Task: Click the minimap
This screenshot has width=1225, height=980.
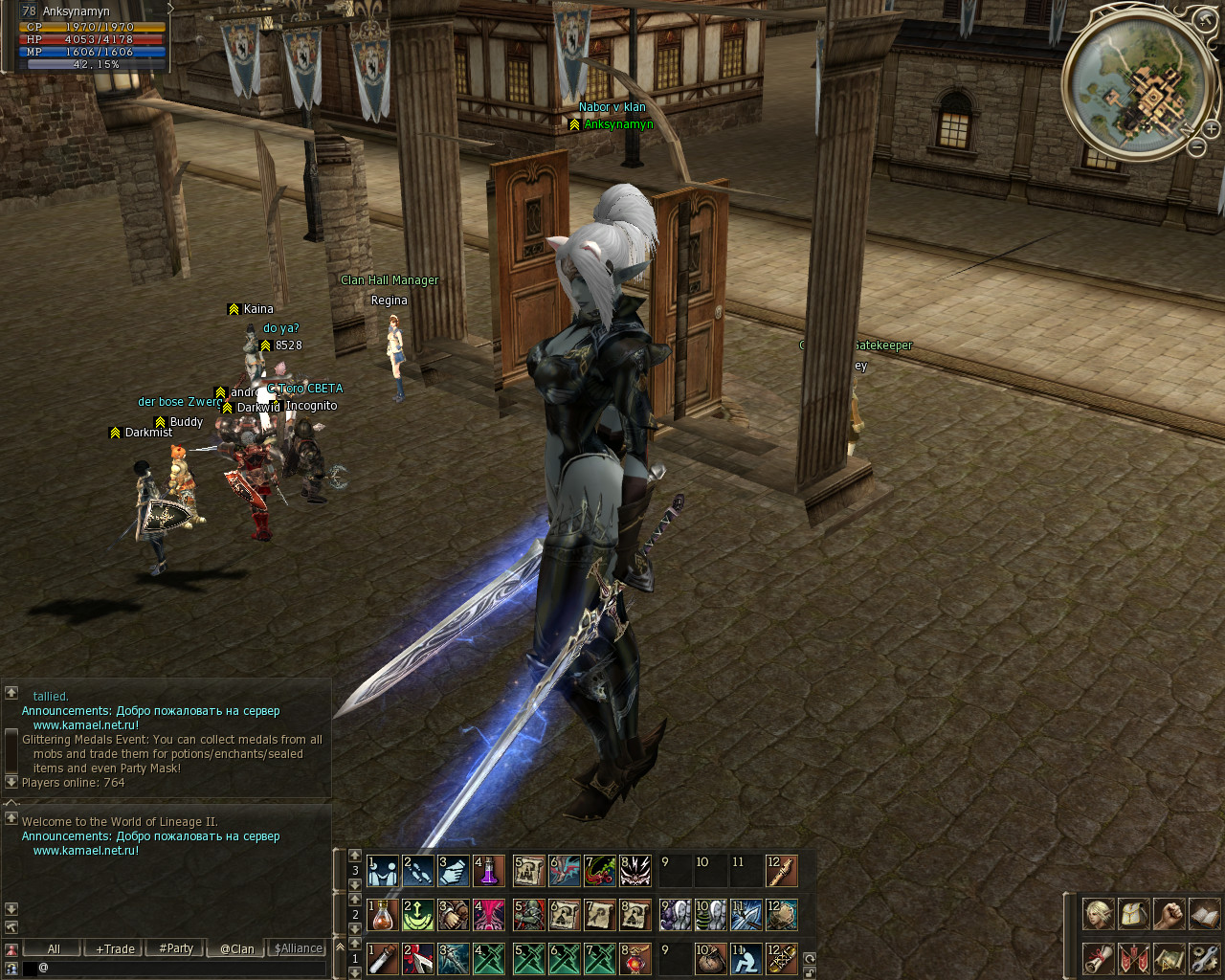Action: point(1136,86)
